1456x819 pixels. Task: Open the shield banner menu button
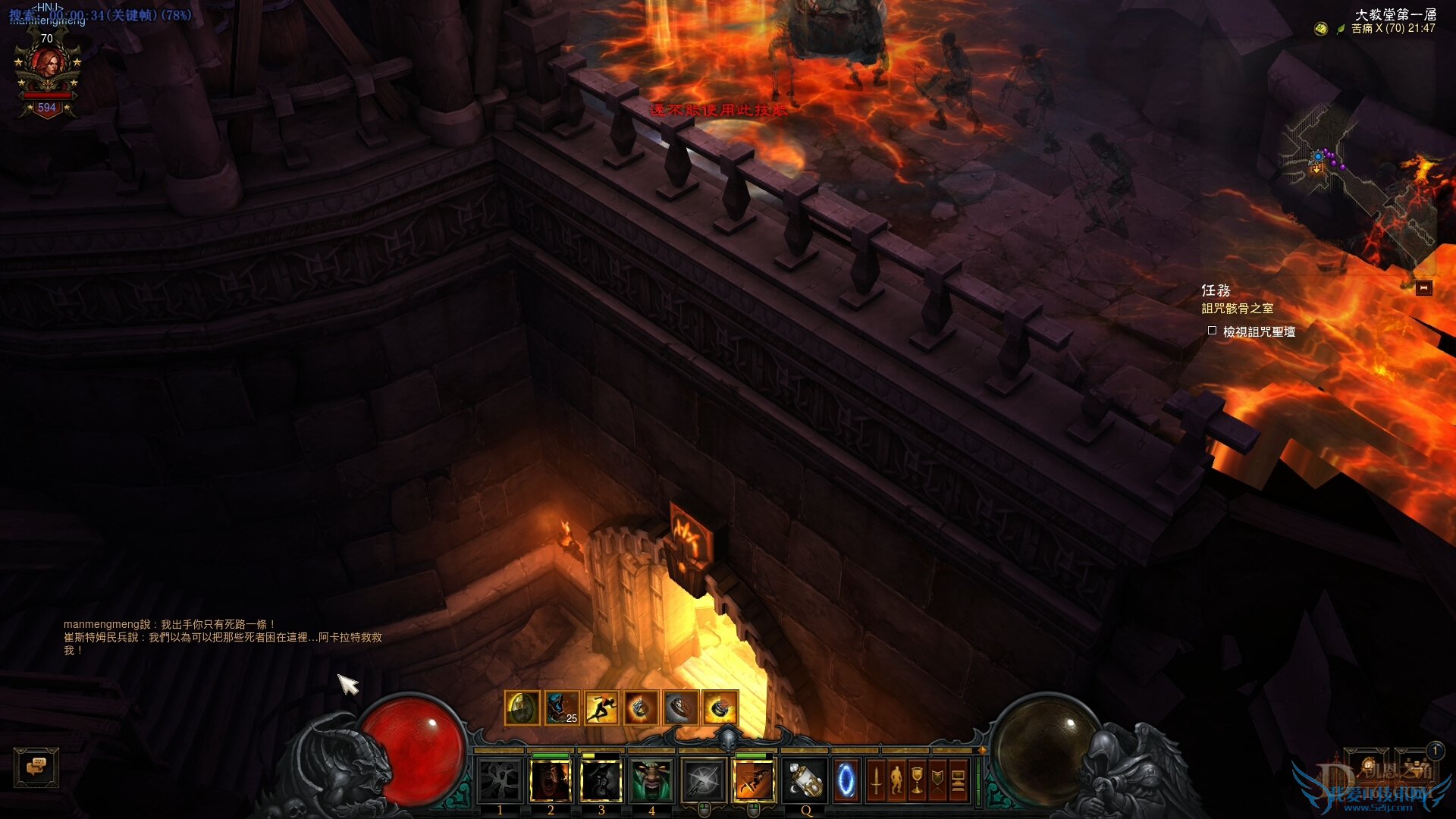(937, 781)
